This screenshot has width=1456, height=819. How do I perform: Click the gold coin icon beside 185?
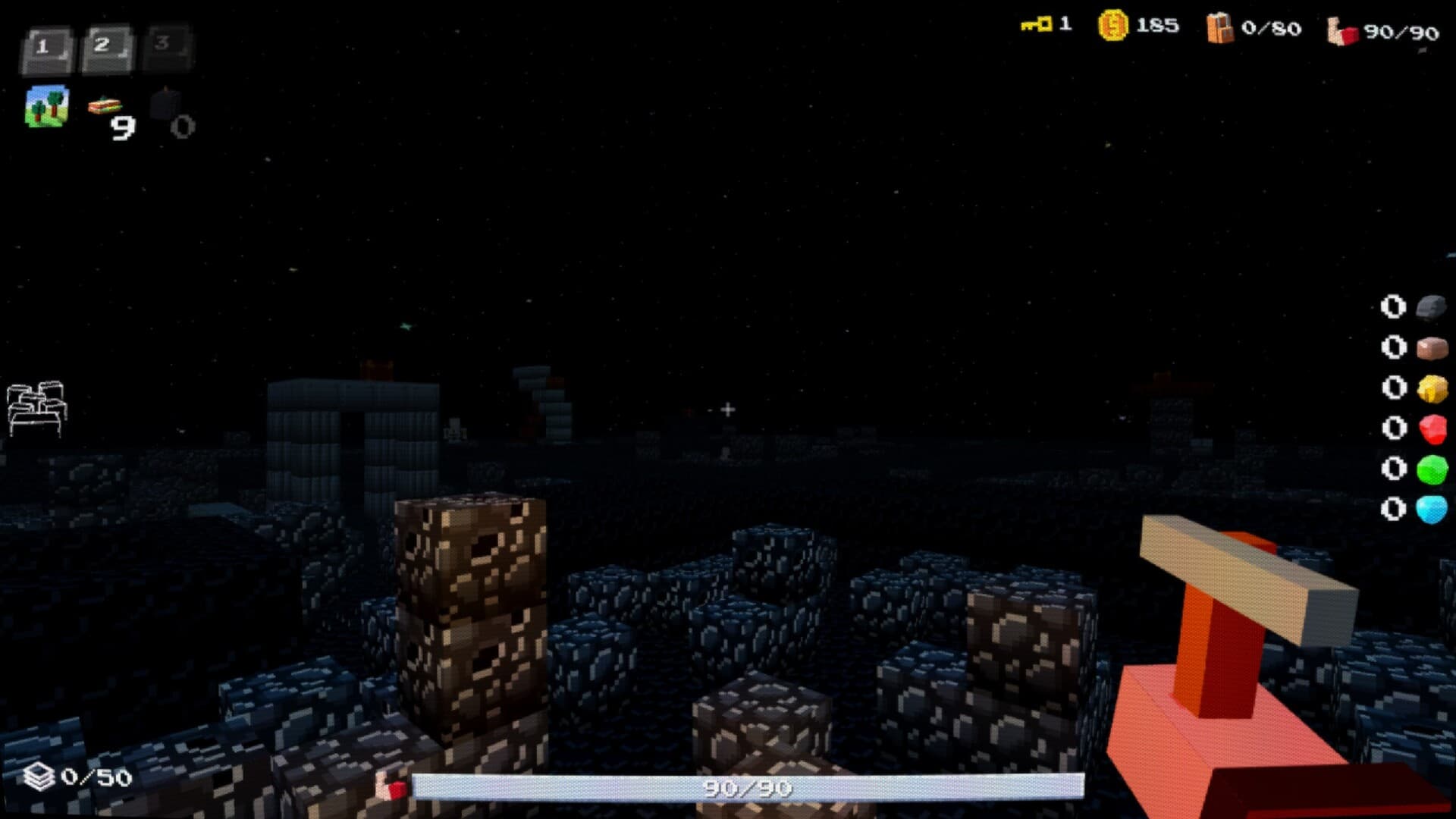click(x=1112, y=25)
